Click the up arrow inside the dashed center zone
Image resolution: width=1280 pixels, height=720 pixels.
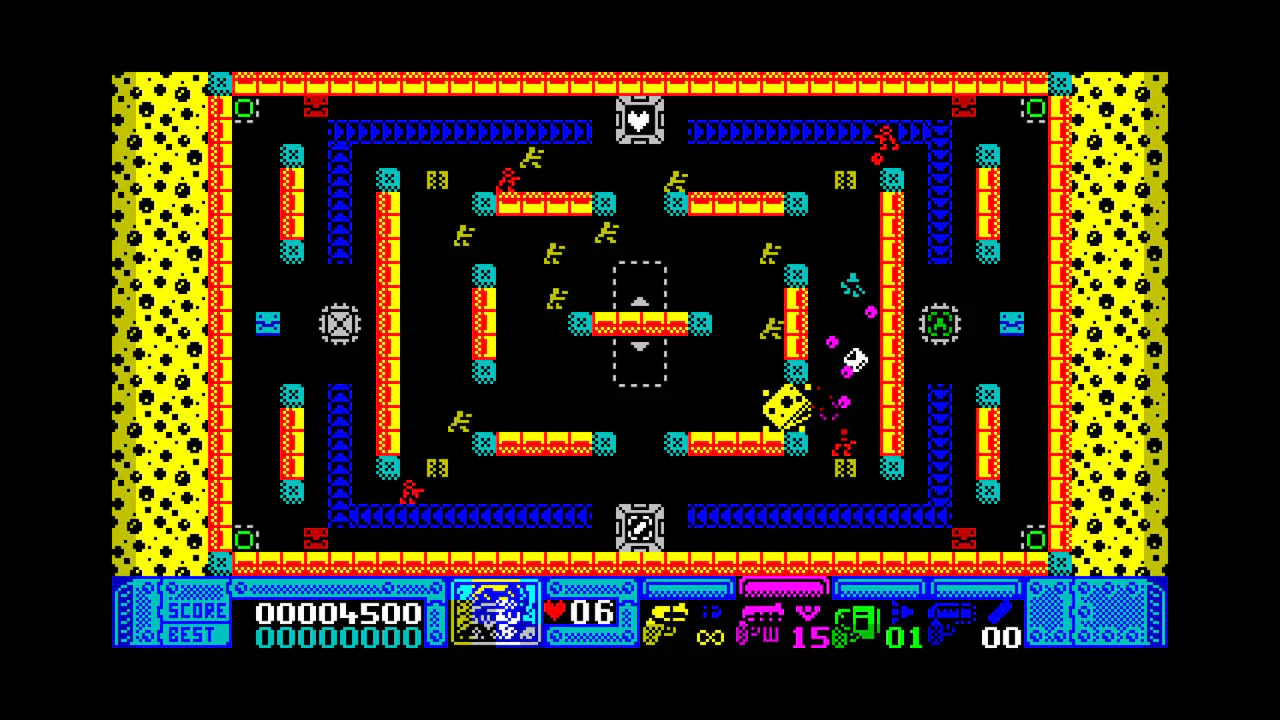pos(639,301)
